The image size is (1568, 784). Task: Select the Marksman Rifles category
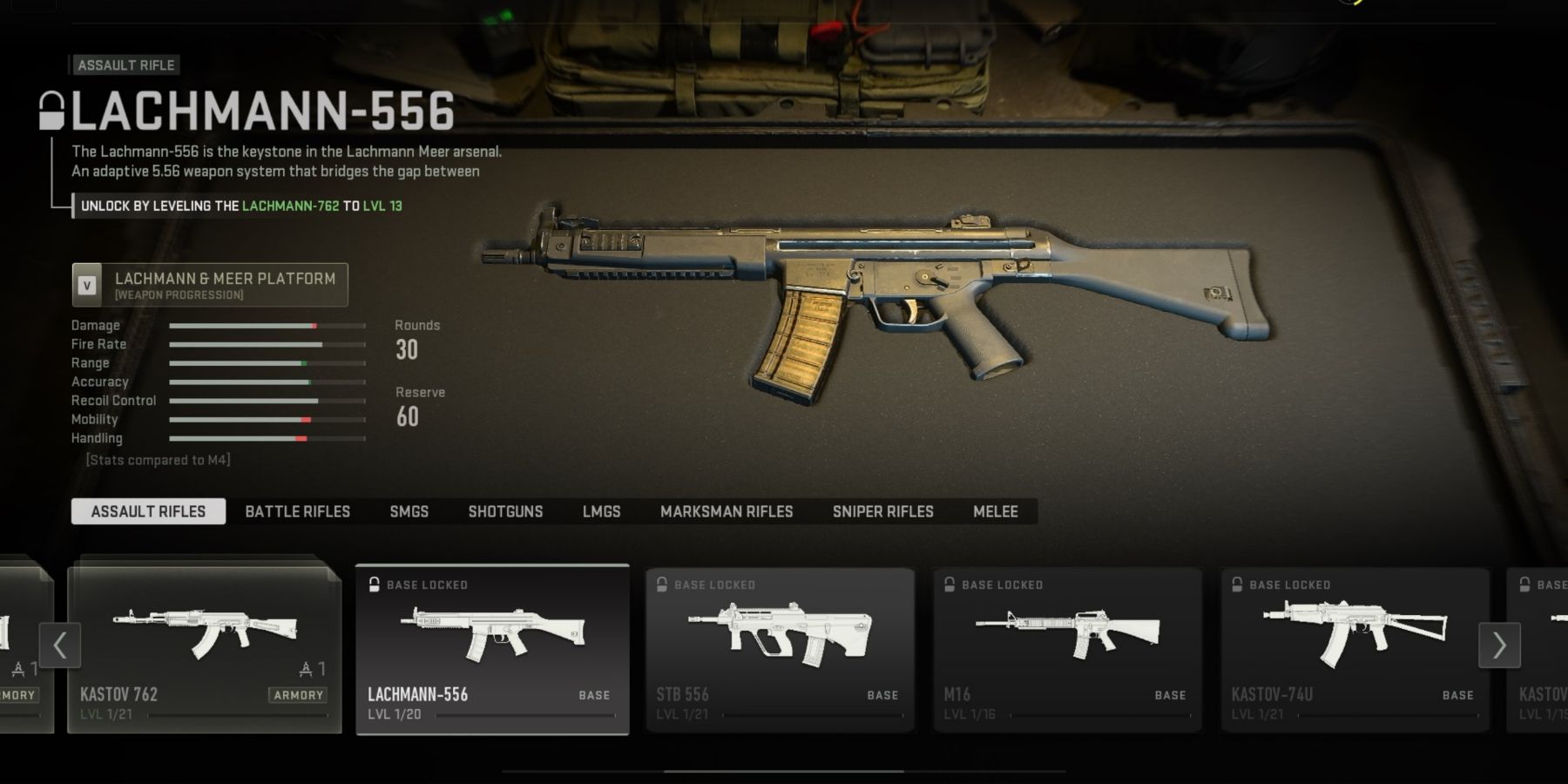coord(727,511)
